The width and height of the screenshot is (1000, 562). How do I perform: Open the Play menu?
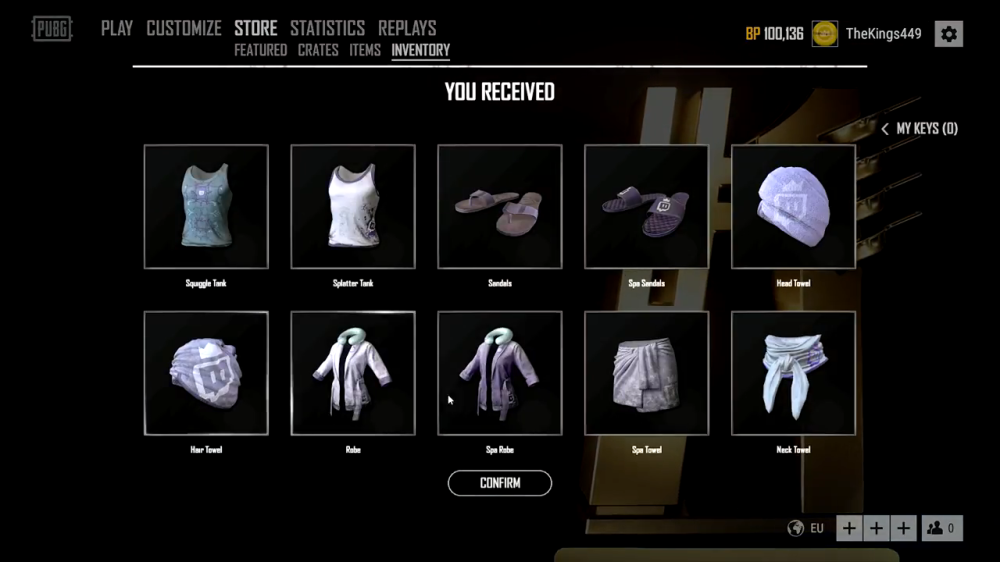117,28
